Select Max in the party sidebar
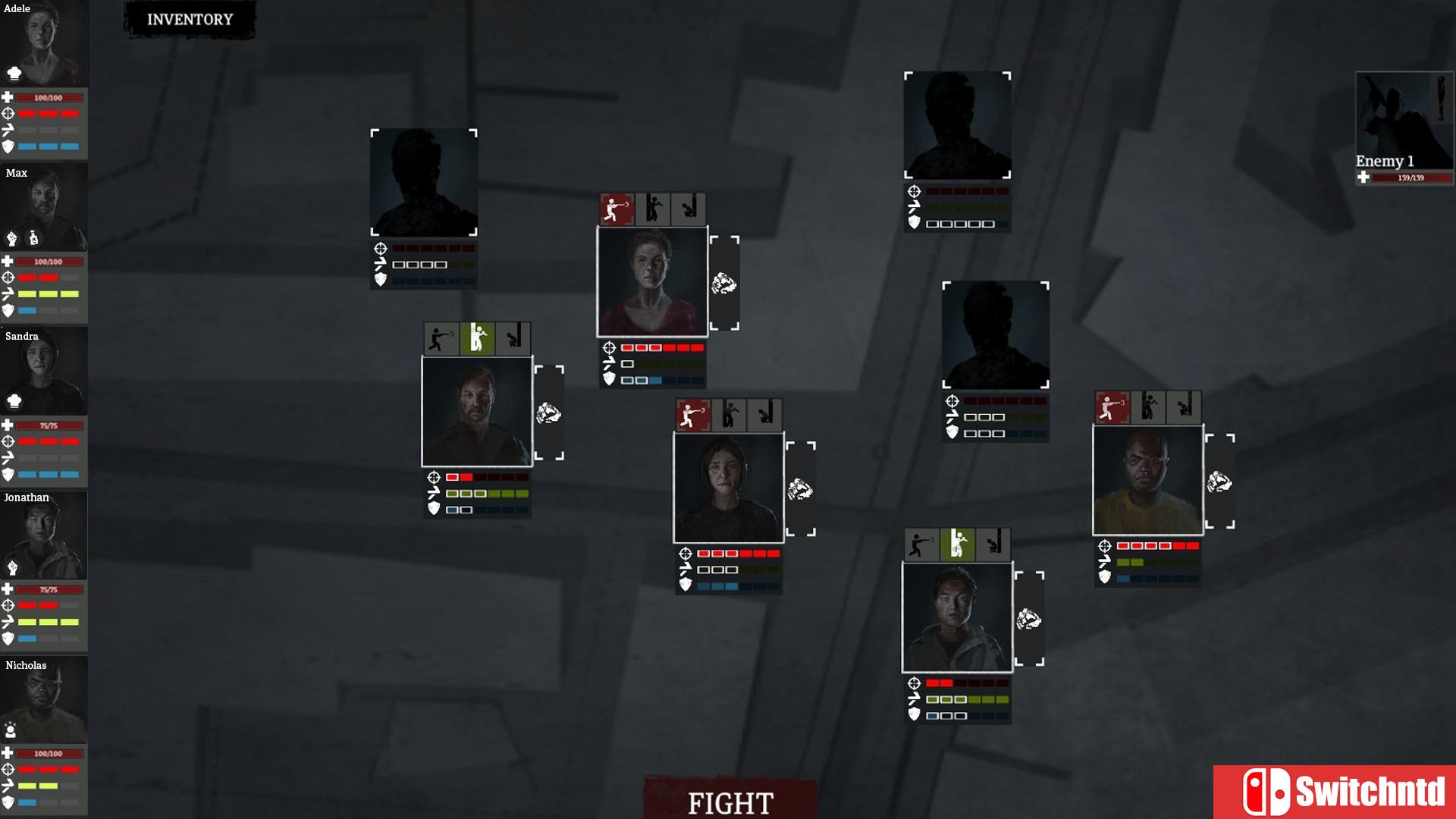 pyautogui.click(x=44, y=207)
